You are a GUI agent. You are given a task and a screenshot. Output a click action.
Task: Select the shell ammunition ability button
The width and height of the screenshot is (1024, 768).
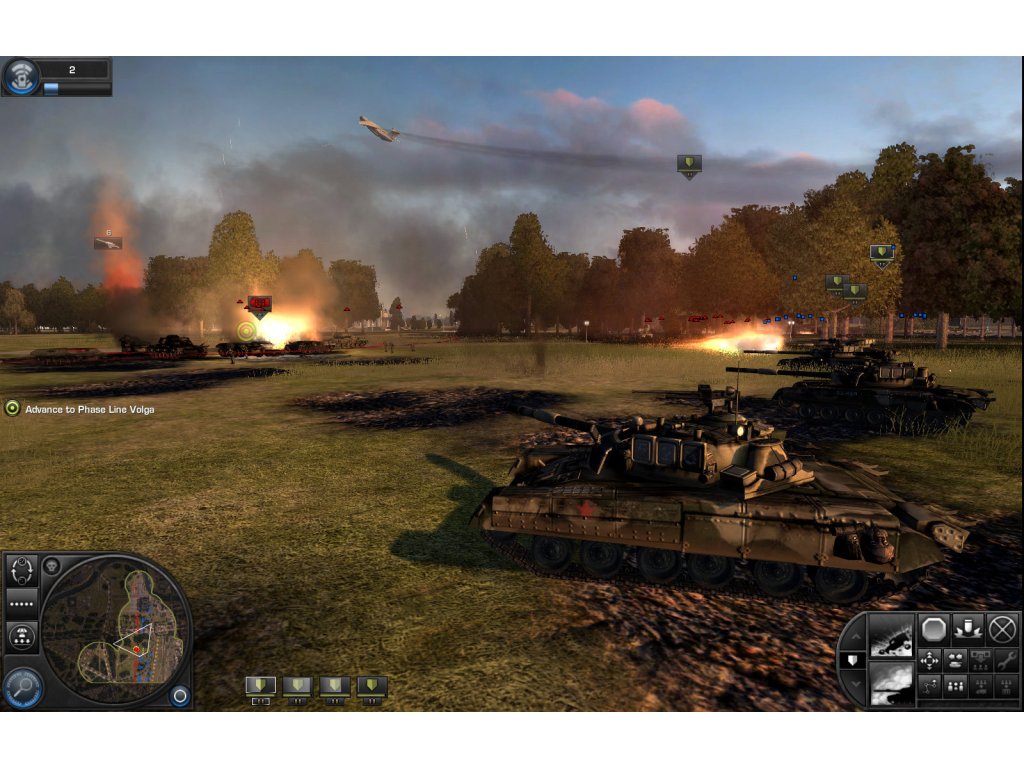coord(968,629)
